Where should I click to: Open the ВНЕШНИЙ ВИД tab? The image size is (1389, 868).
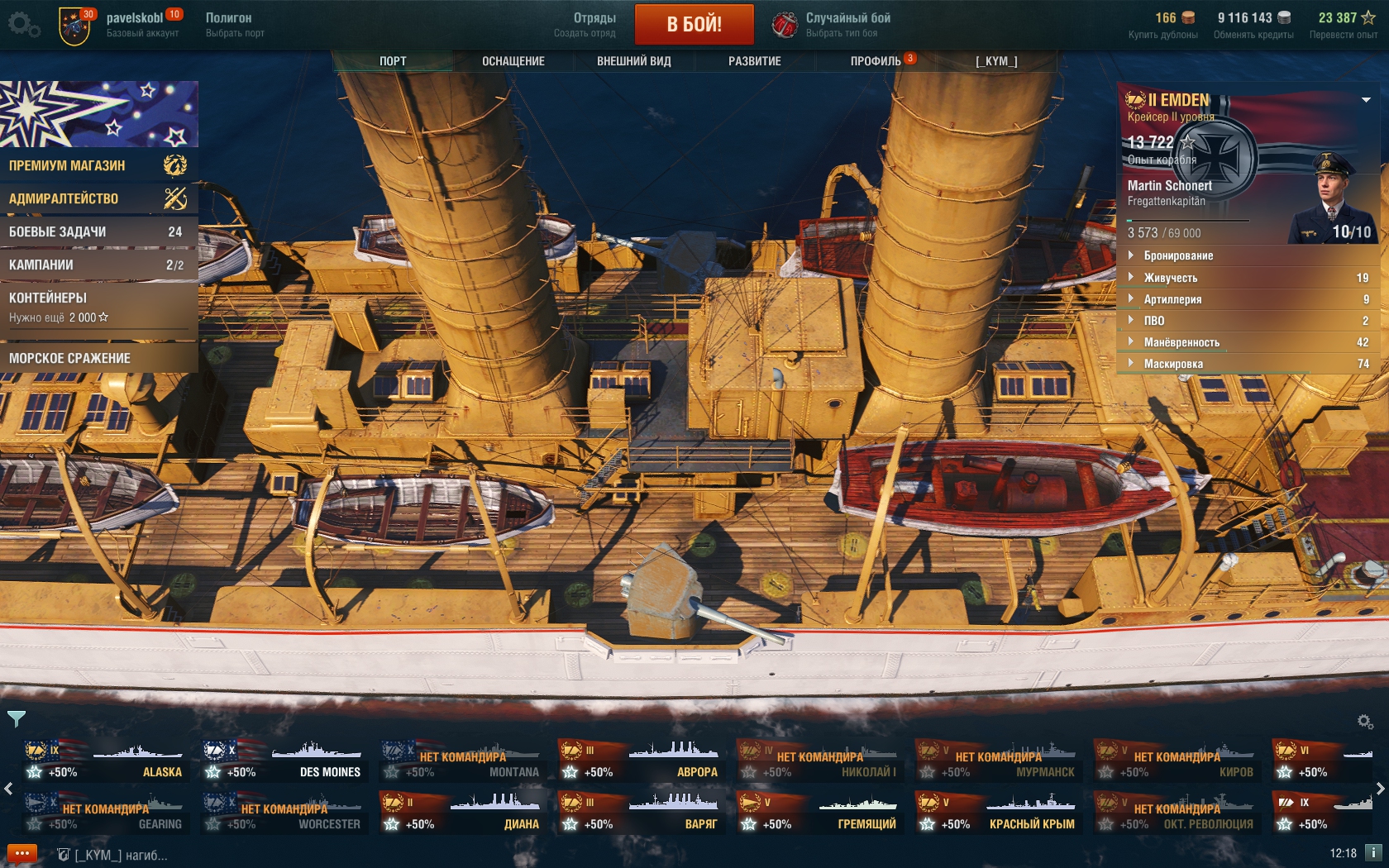(x=633, y=61)
